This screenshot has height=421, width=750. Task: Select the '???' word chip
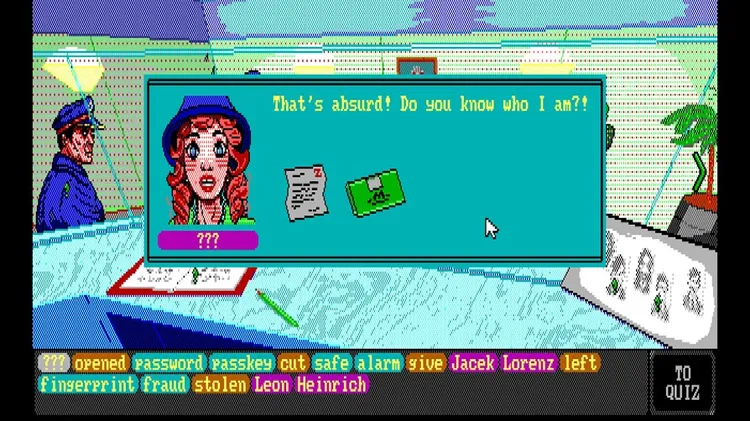point(53,363)
